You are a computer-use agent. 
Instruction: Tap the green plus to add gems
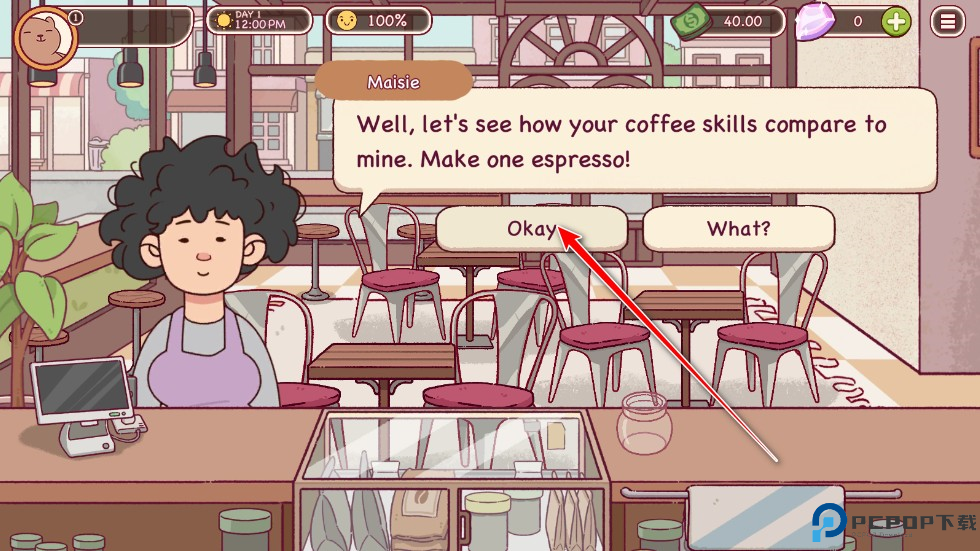tap(896, 21)
